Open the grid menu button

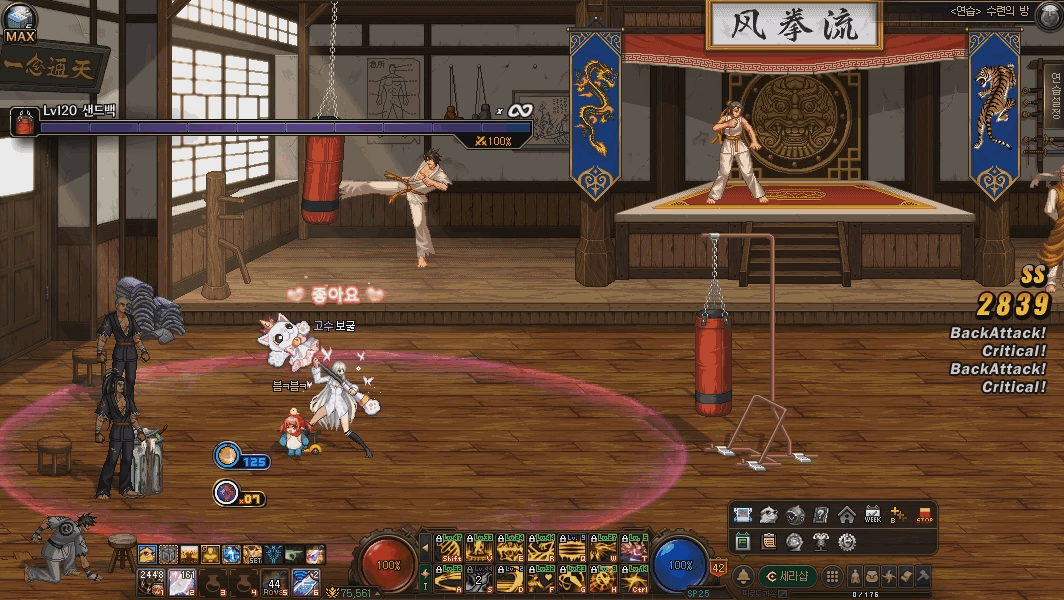[832, 576]
